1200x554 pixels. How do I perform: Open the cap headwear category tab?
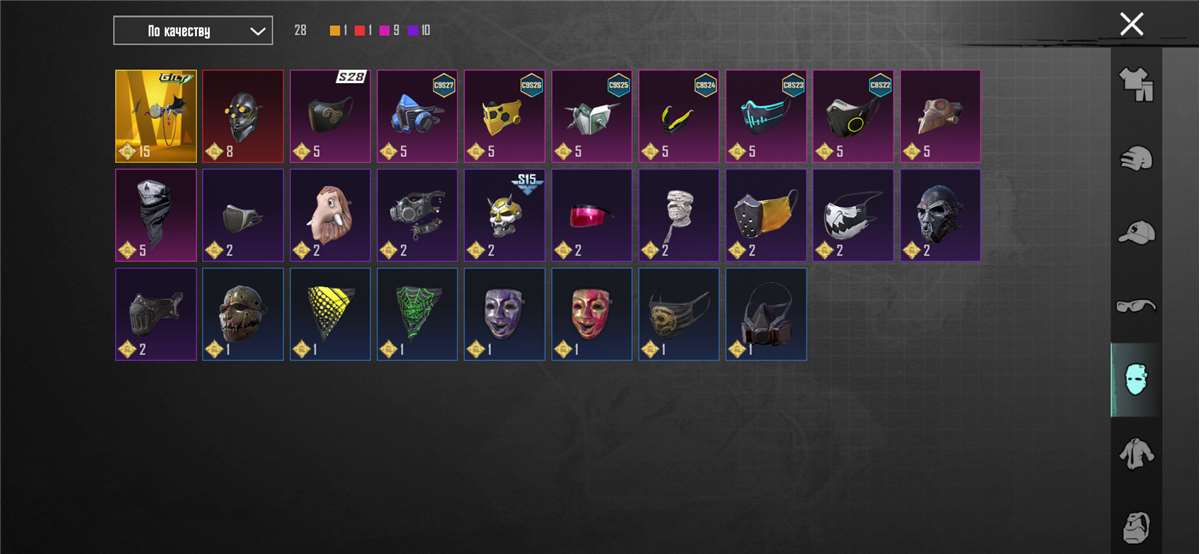click(x=1136, y=232)
